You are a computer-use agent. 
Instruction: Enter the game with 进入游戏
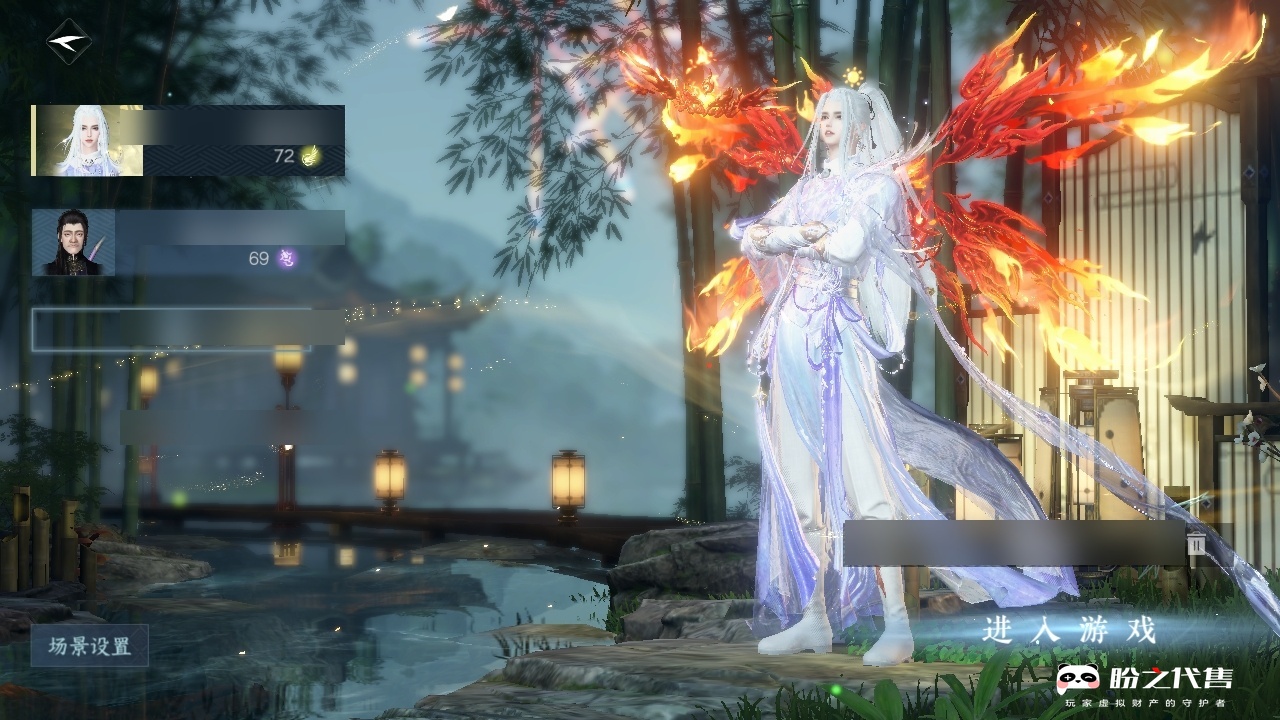click(1069, 630)
